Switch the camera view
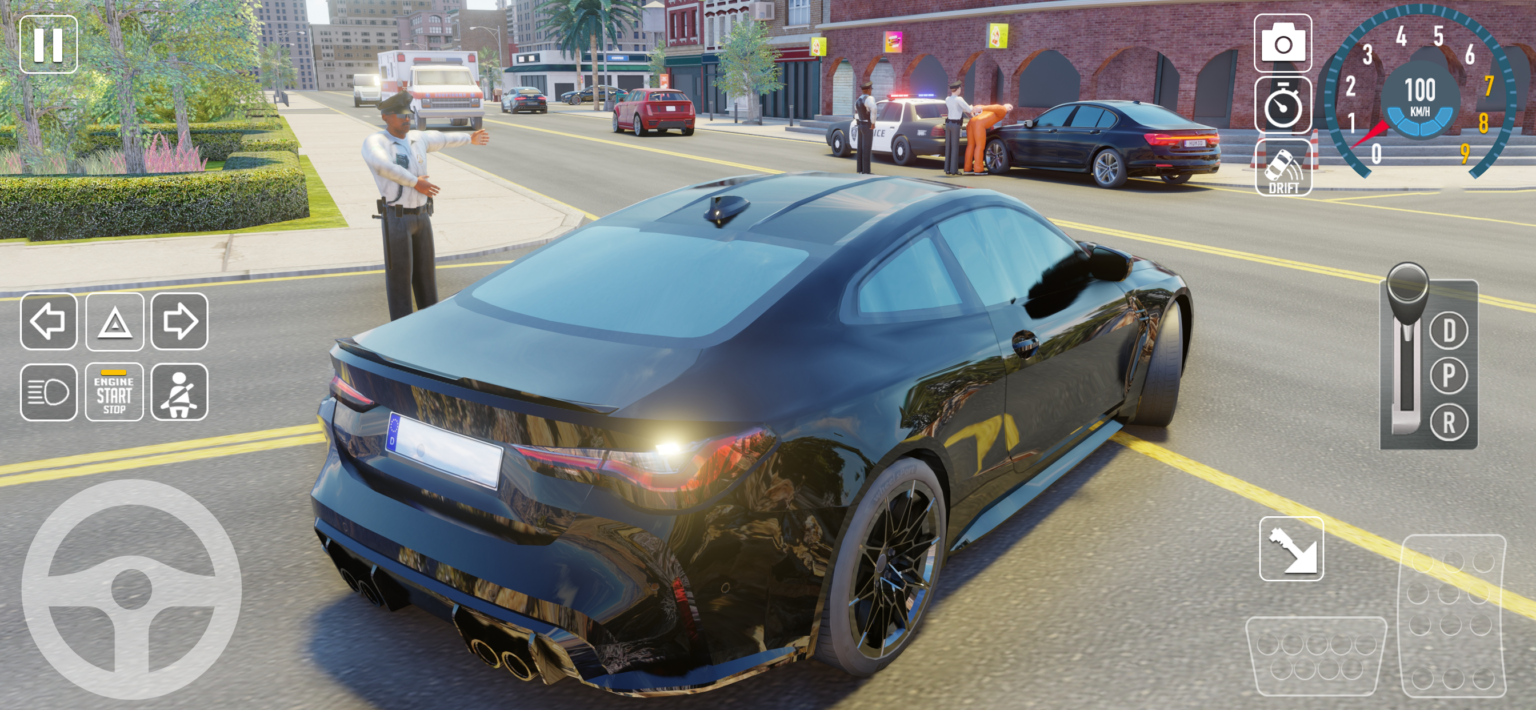Screen dimensions: 1536x710 [1283, 43]
